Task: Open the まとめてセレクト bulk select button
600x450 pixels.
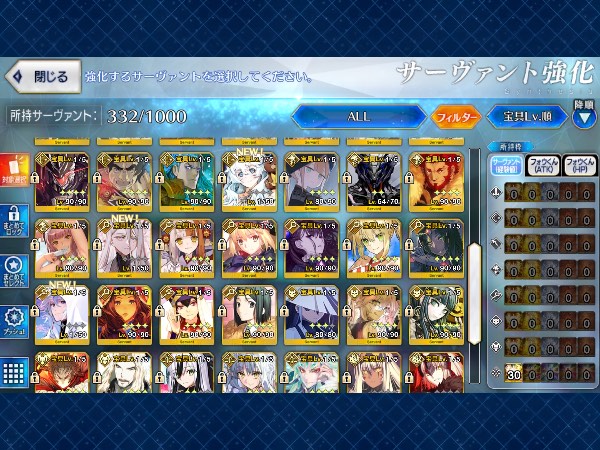Action: 15,272
